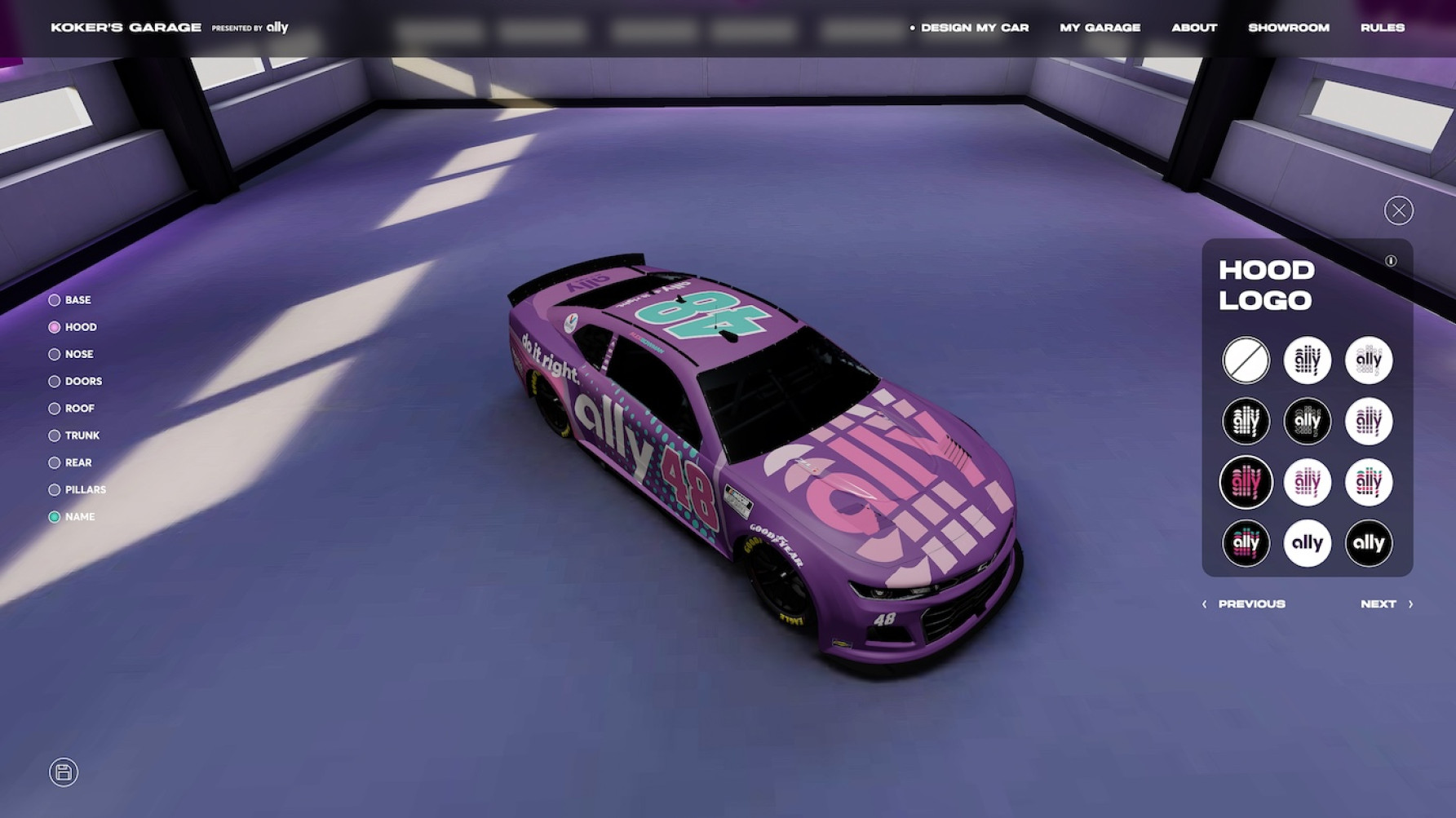Go to My Garage
The image size is (1456, 818).
1100,28
